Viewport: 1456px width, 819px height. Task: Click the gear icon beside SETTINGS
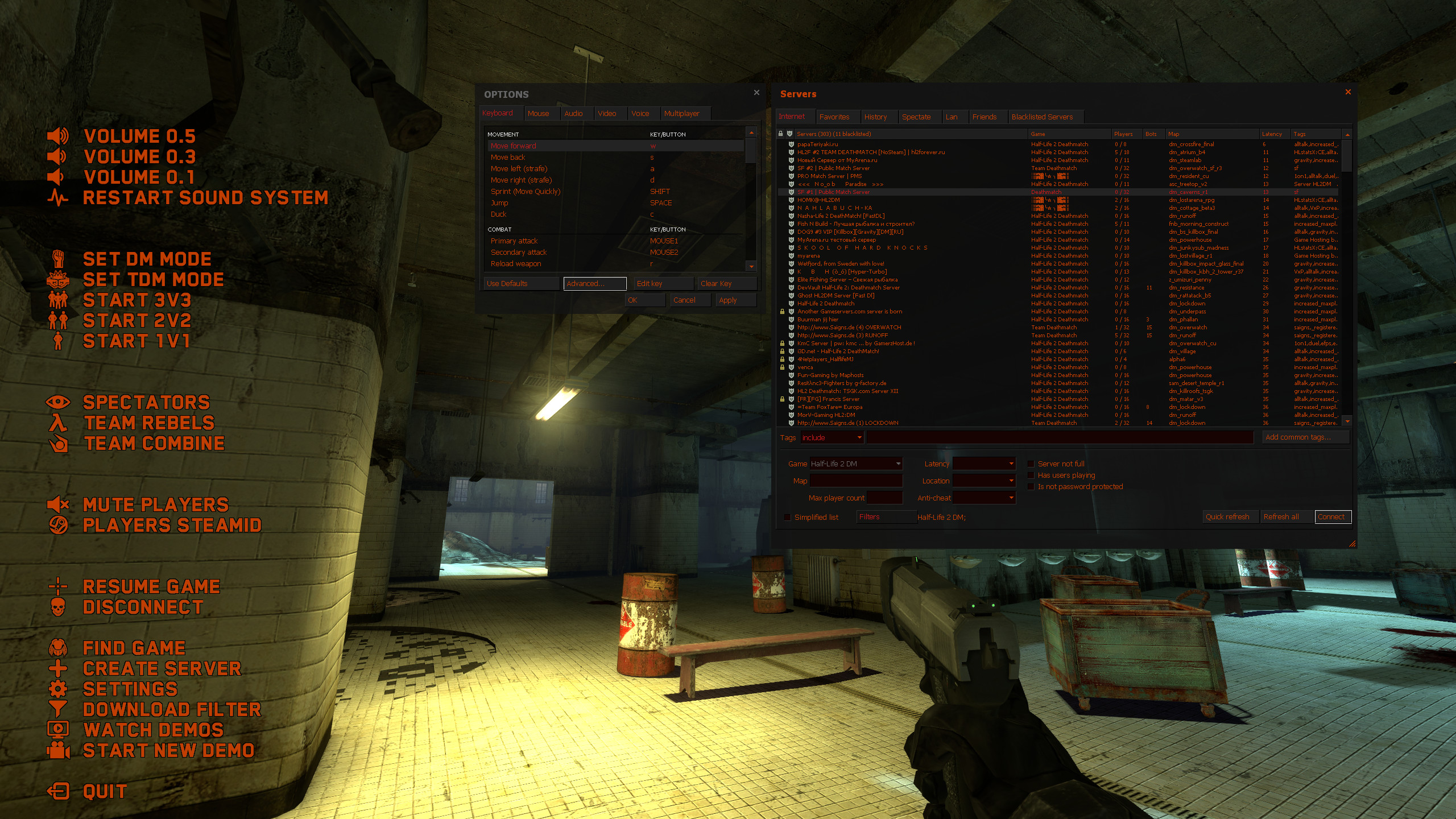(x=60, y=689)
